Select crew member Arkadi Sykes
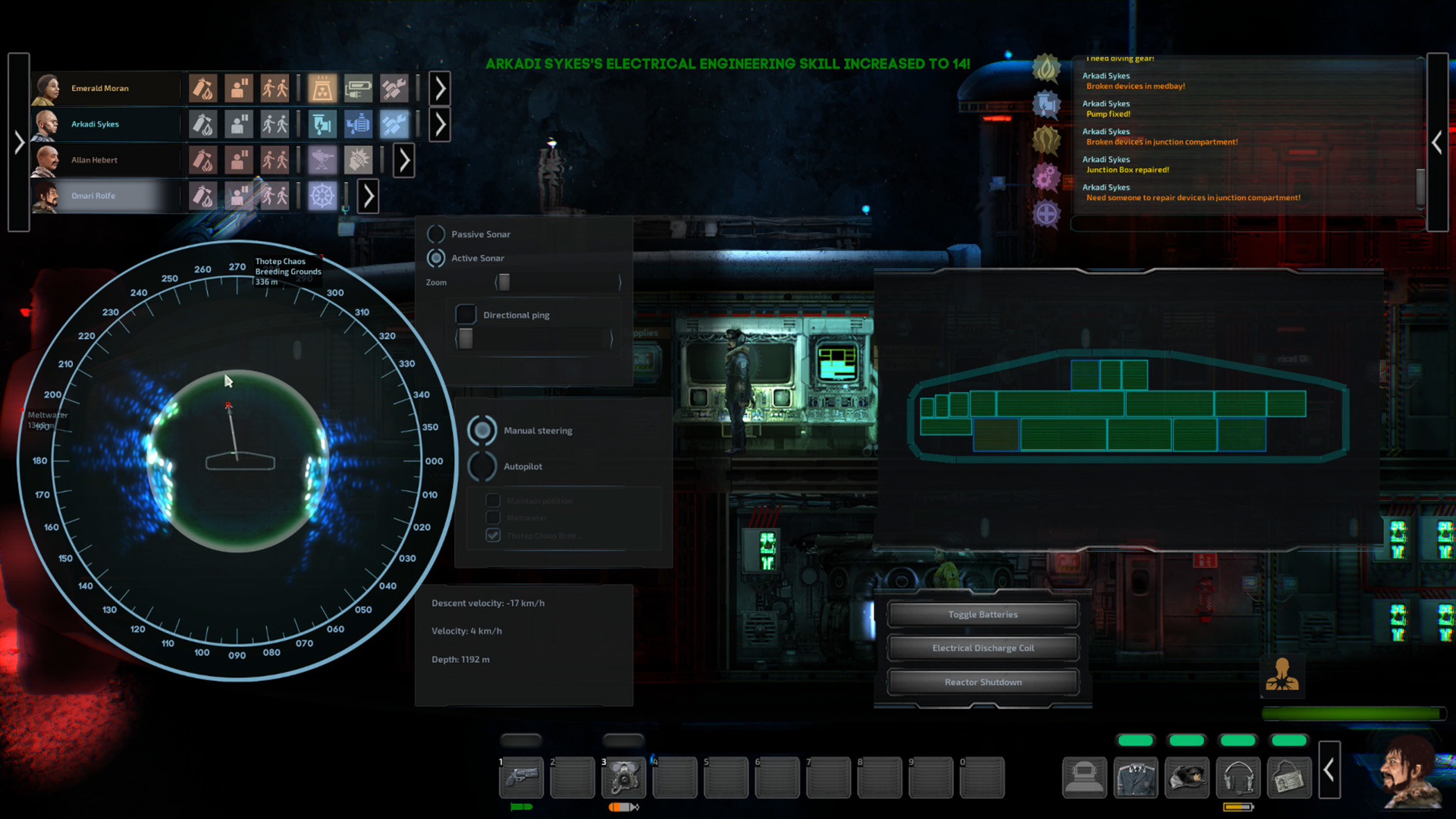Screen dimensions: 1456x819 (x=95, y=124)
